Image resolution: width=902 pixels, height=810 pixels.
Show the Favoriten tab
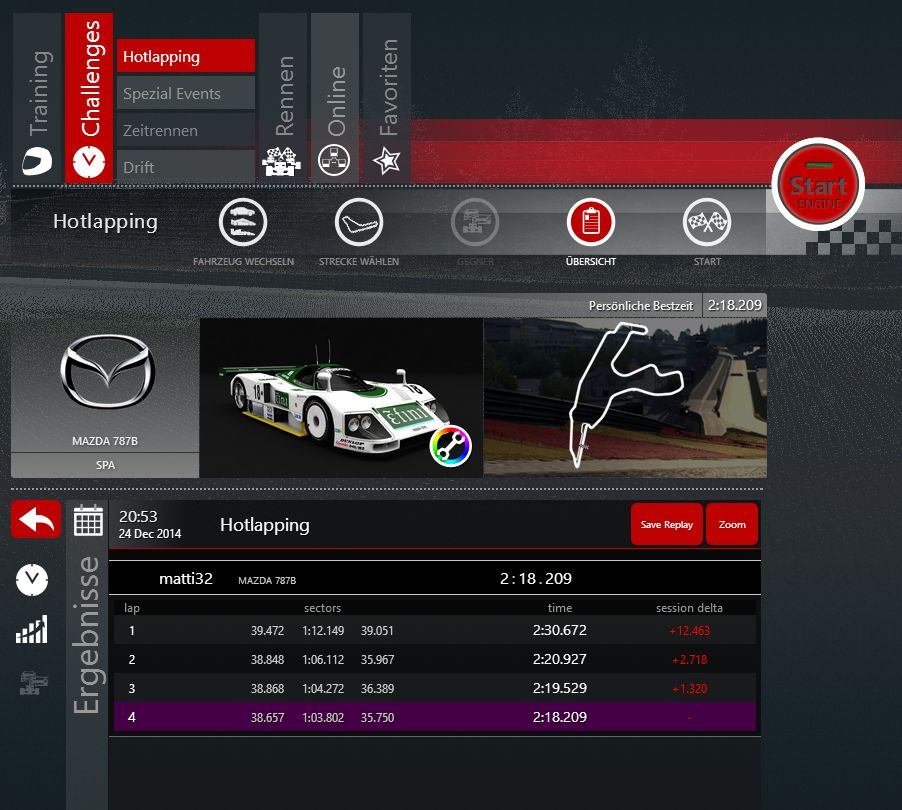click(x=387, y=98)
